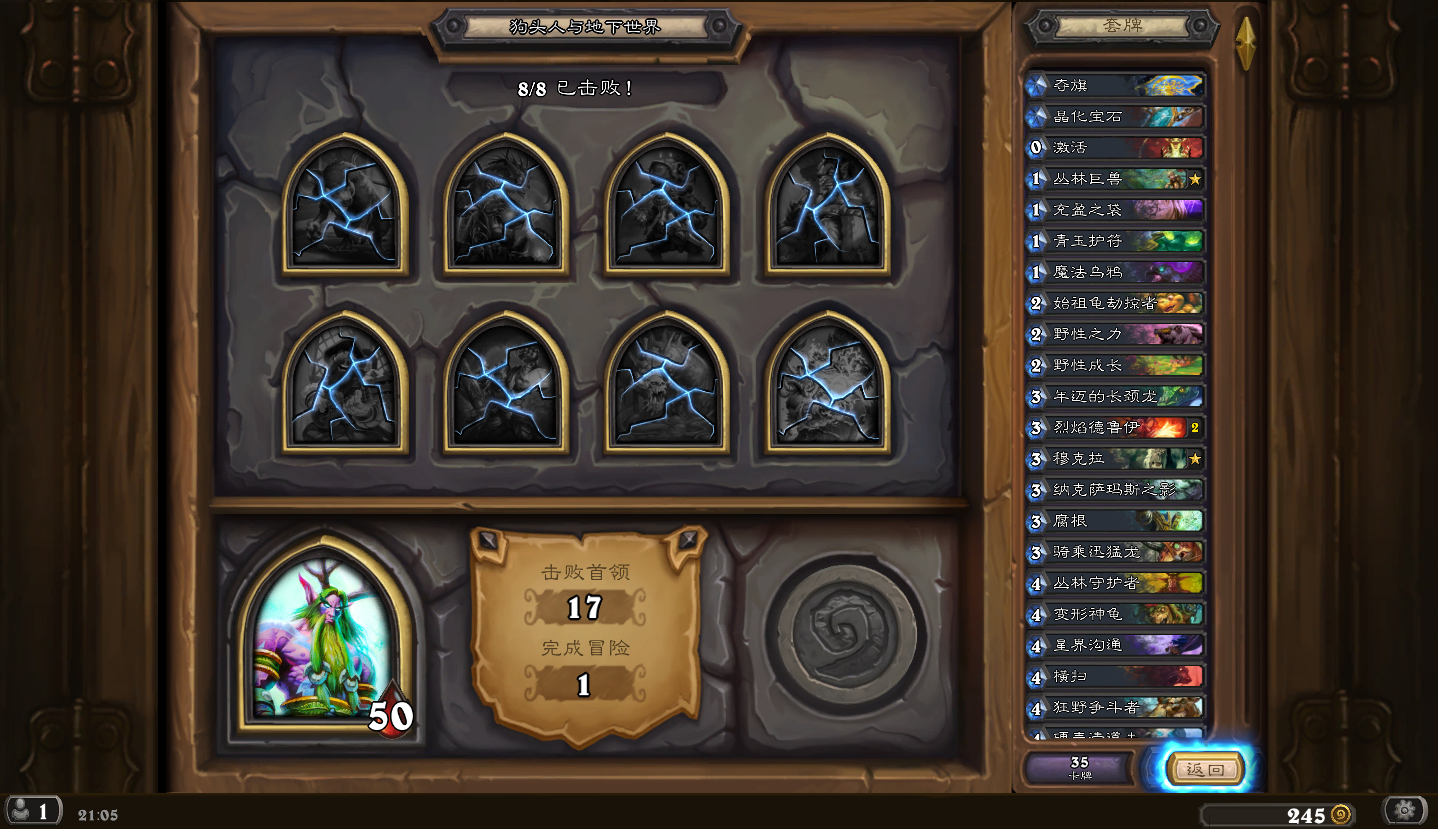Click the gold coin currency icon
The height and width of the screenshot is (829, 1438).
pos(1342,815)
